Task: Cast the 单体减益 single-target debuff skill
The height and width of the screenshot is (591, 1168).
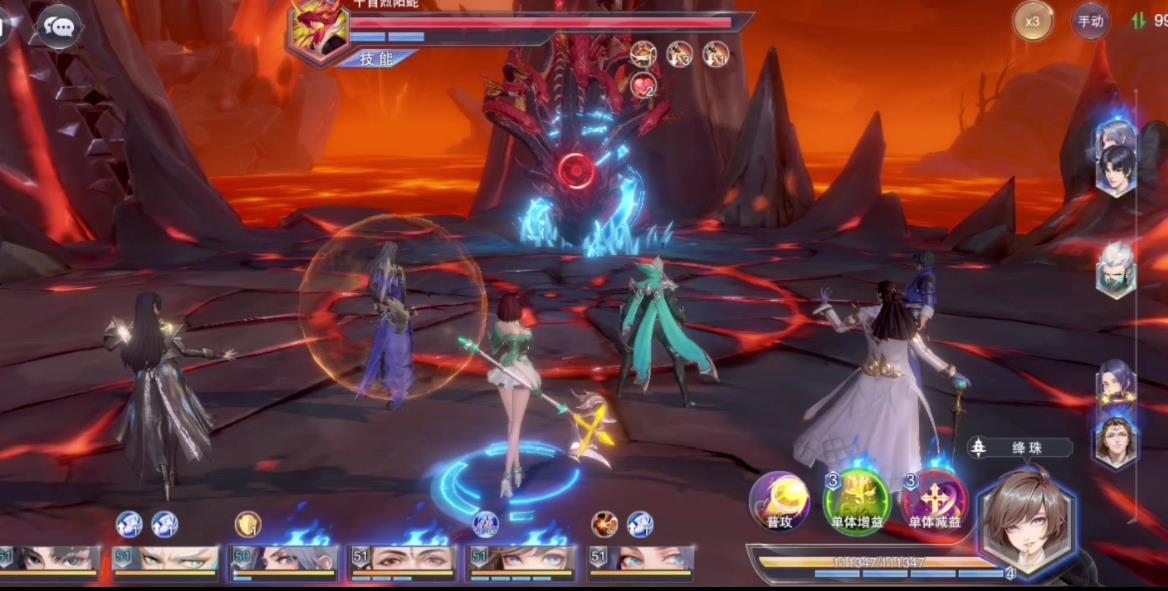Action: point(935,498)
